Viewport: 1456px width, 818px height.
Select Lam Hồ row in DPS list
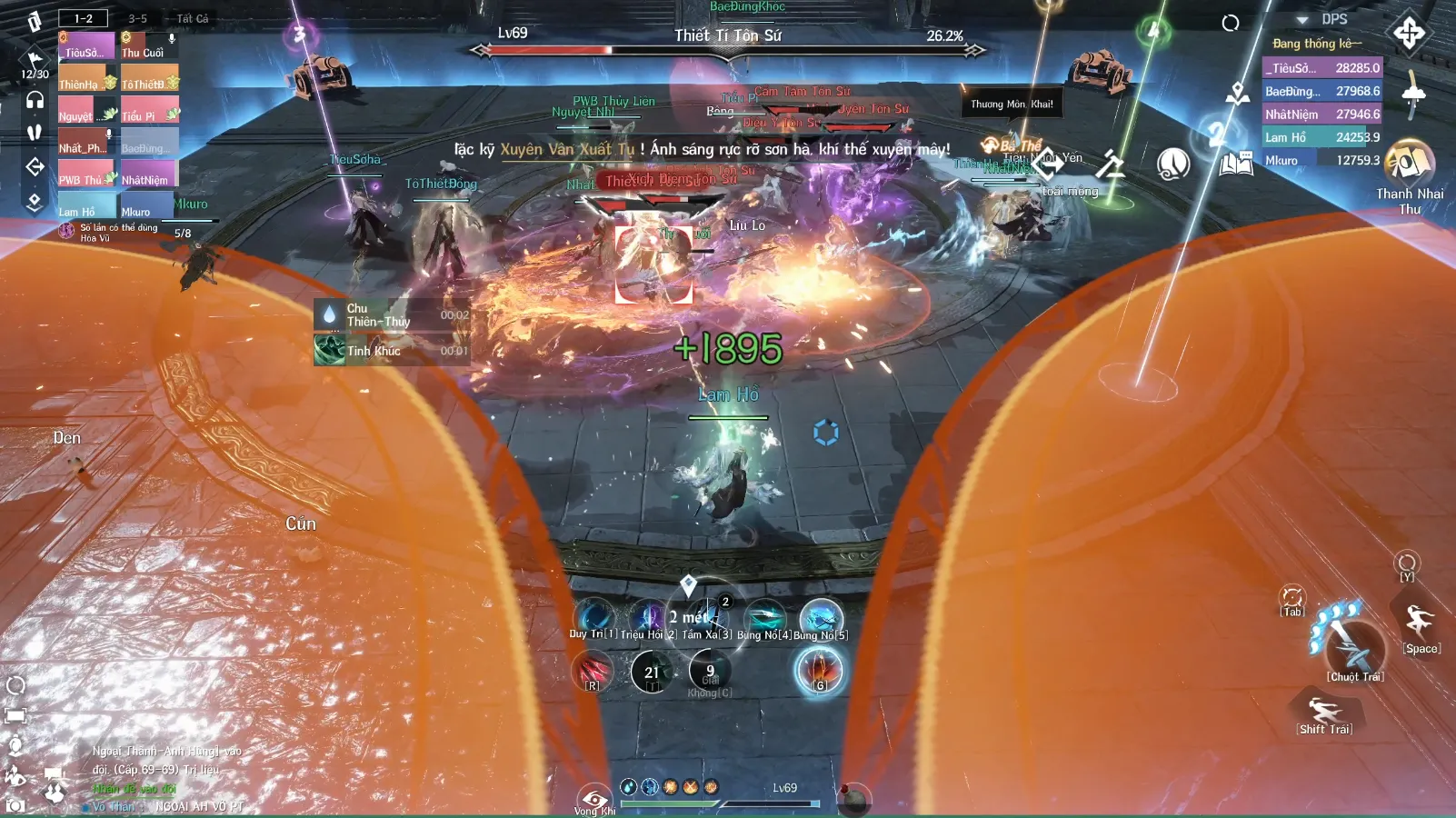click(1321, 137)
